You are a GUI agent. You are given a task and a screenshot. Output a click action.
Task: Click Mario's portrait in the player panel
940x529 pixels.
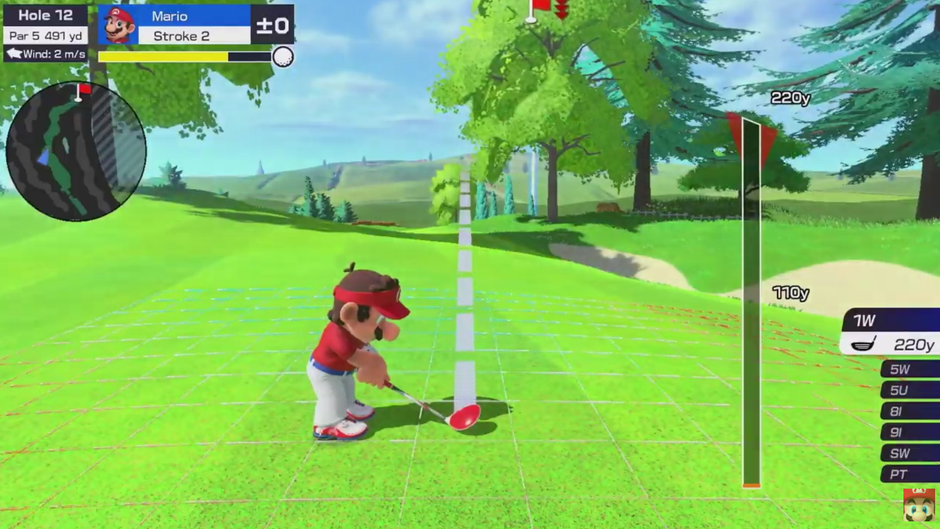coord(119,25)
